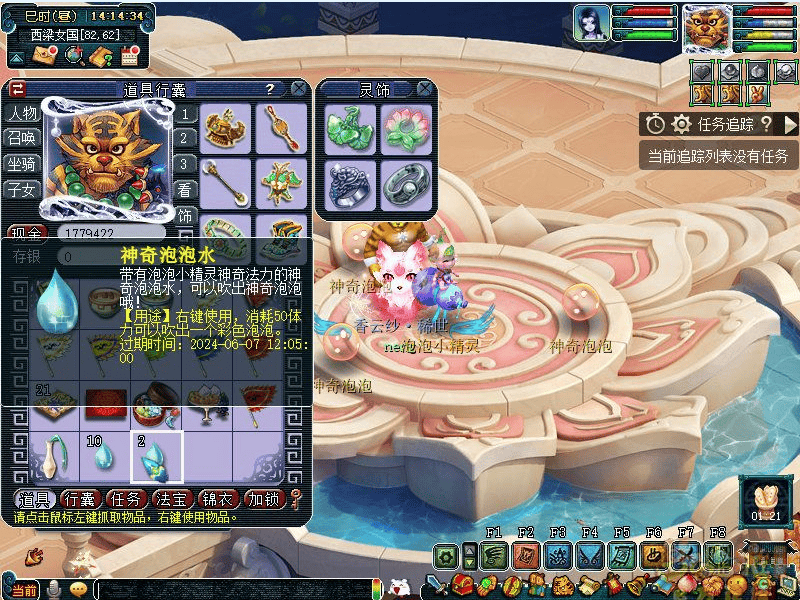800x600 pixels.
Task: Click the pink lotus accessory in 灵饰 panel
Action: (405, 126)
